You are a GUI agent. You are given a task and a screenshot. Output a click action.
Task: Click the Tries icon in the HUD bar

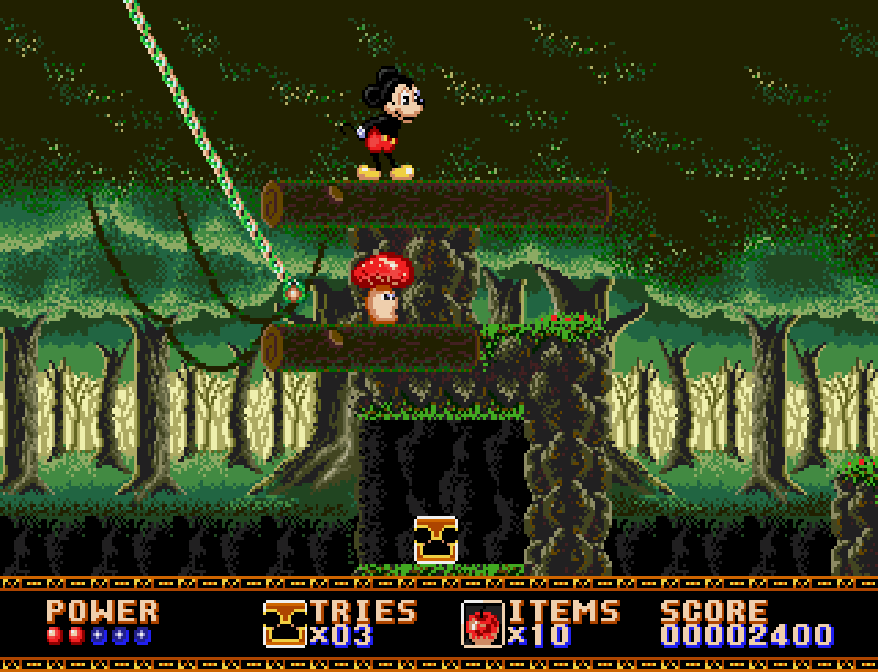click(x=284, y=623)
